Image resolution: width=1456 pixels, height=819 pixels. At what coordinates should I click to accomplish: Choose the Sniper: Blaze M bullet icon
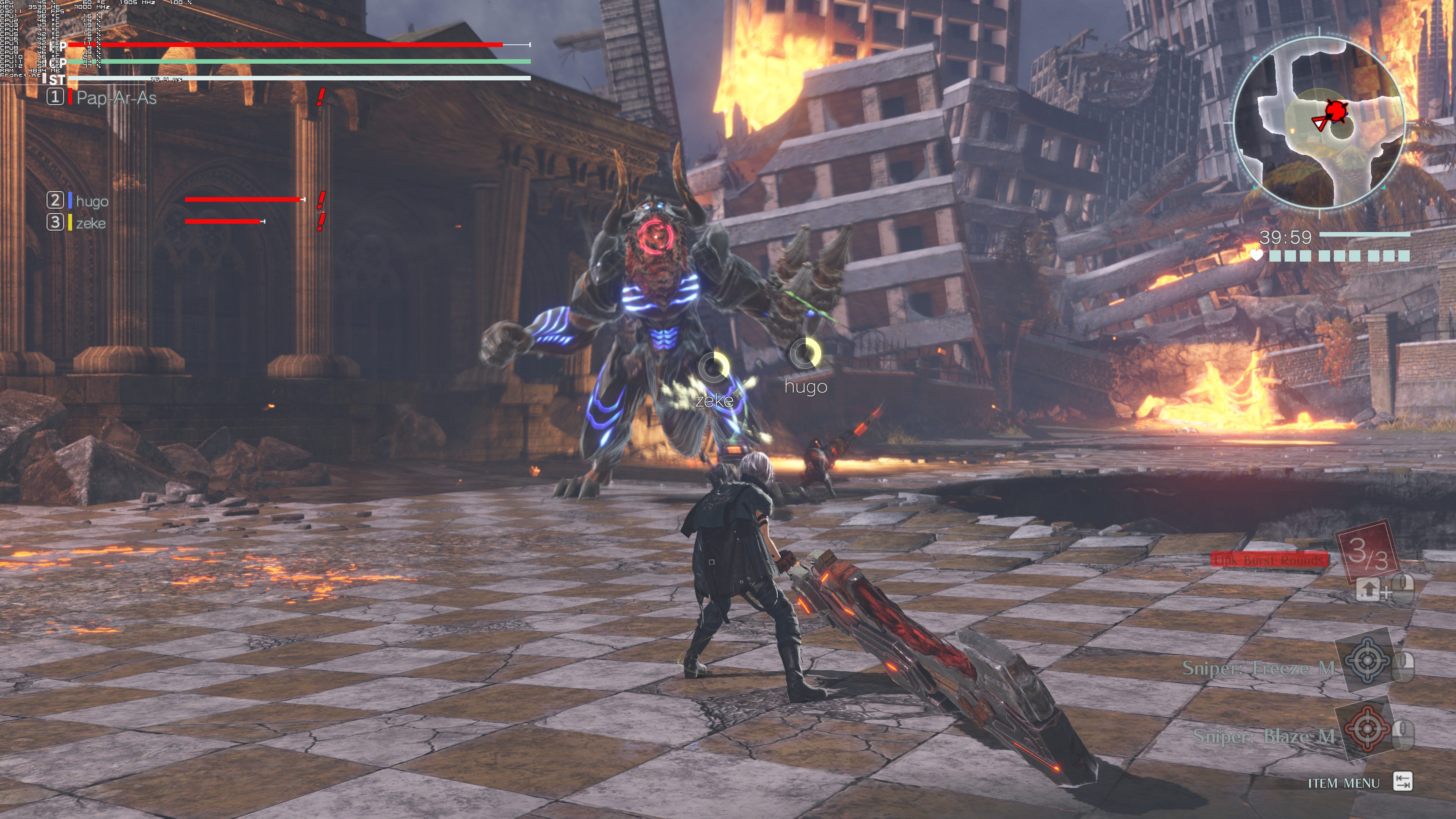pos(1367,728)
